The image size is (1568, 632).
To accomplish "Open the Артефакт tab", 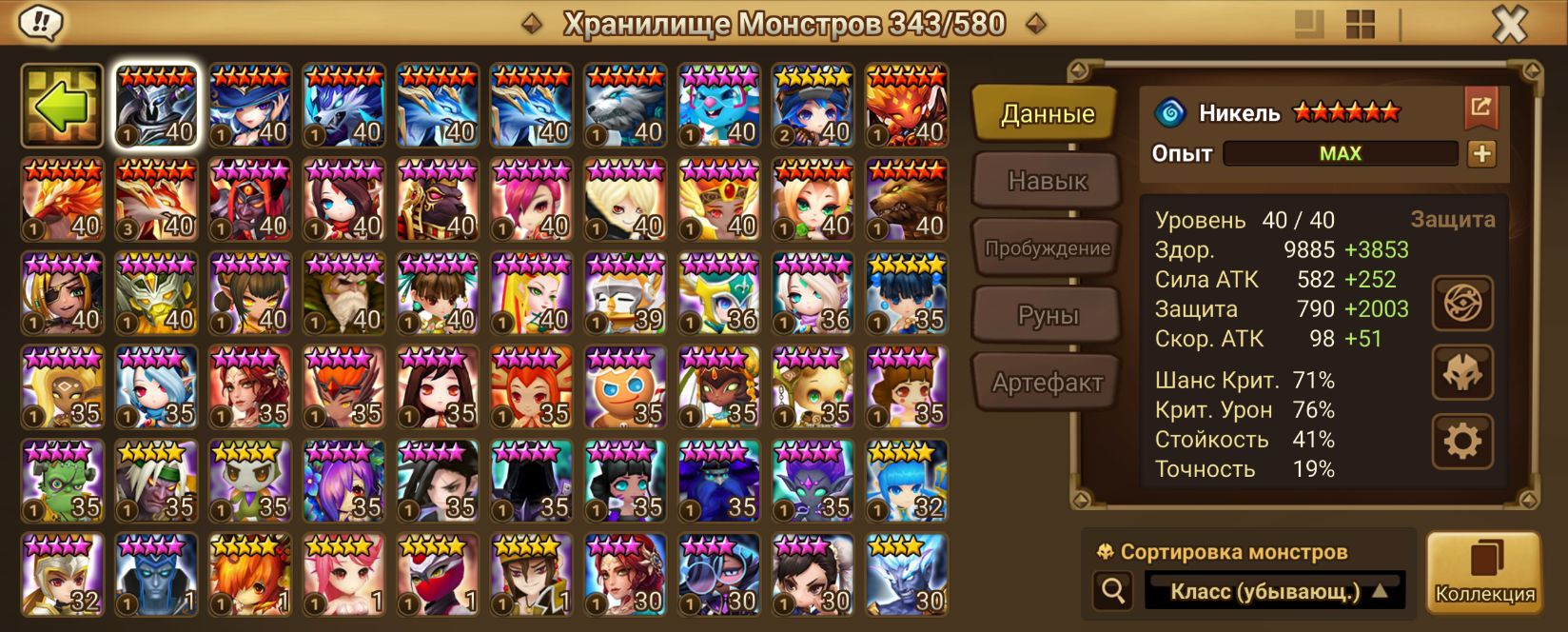I will pyautogui.click(x=1047, y=383).
